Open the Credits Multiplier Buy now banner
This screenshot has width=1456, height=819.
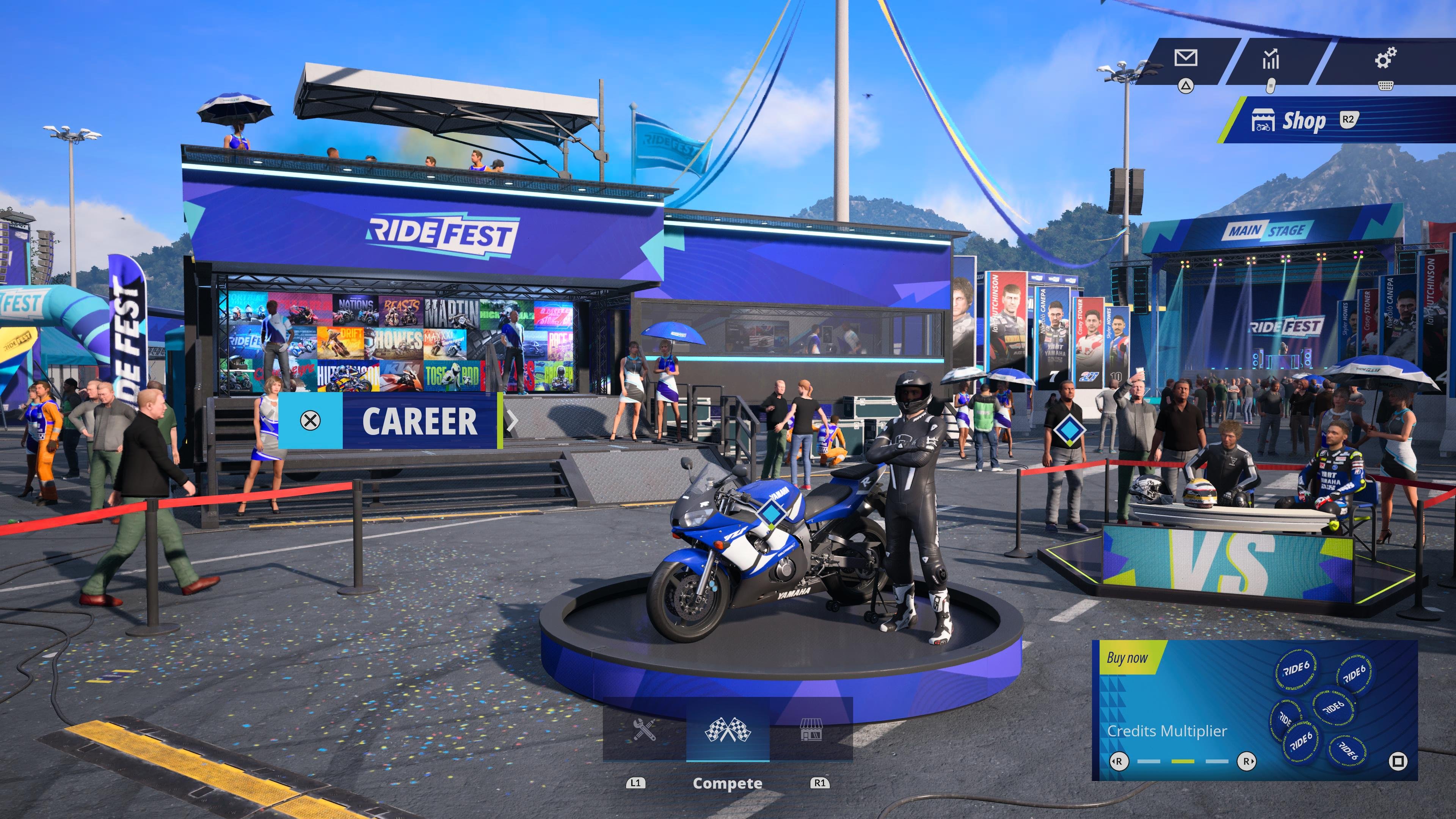point(1254,710)
